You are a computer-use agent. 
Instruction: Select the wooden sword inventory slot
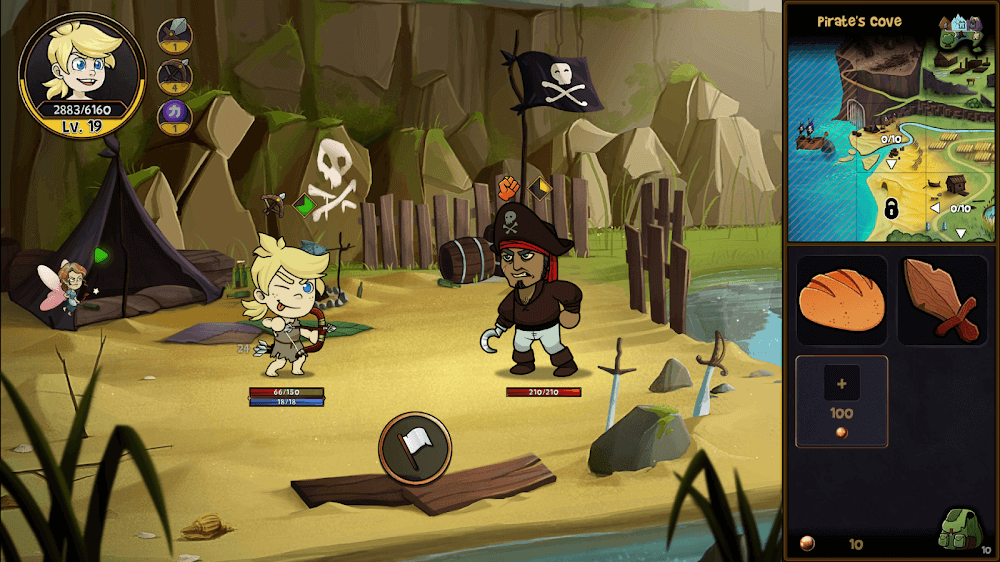941,300
